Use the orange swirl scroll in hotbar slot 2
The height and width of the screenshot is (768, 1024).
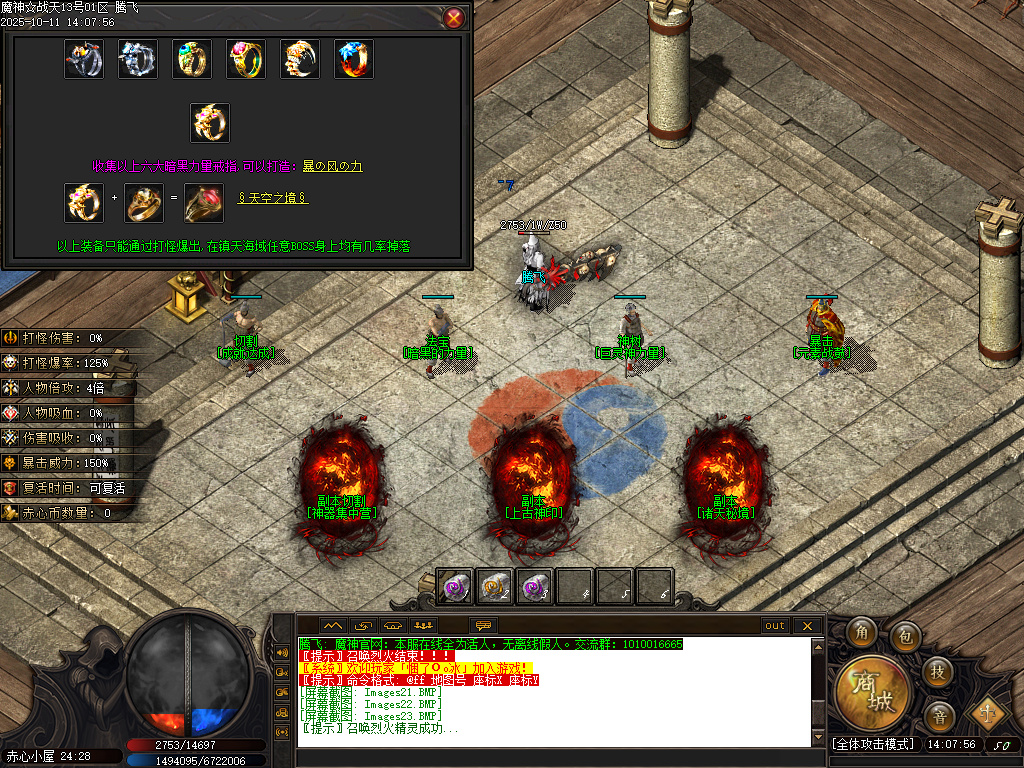tap(495, 587)
